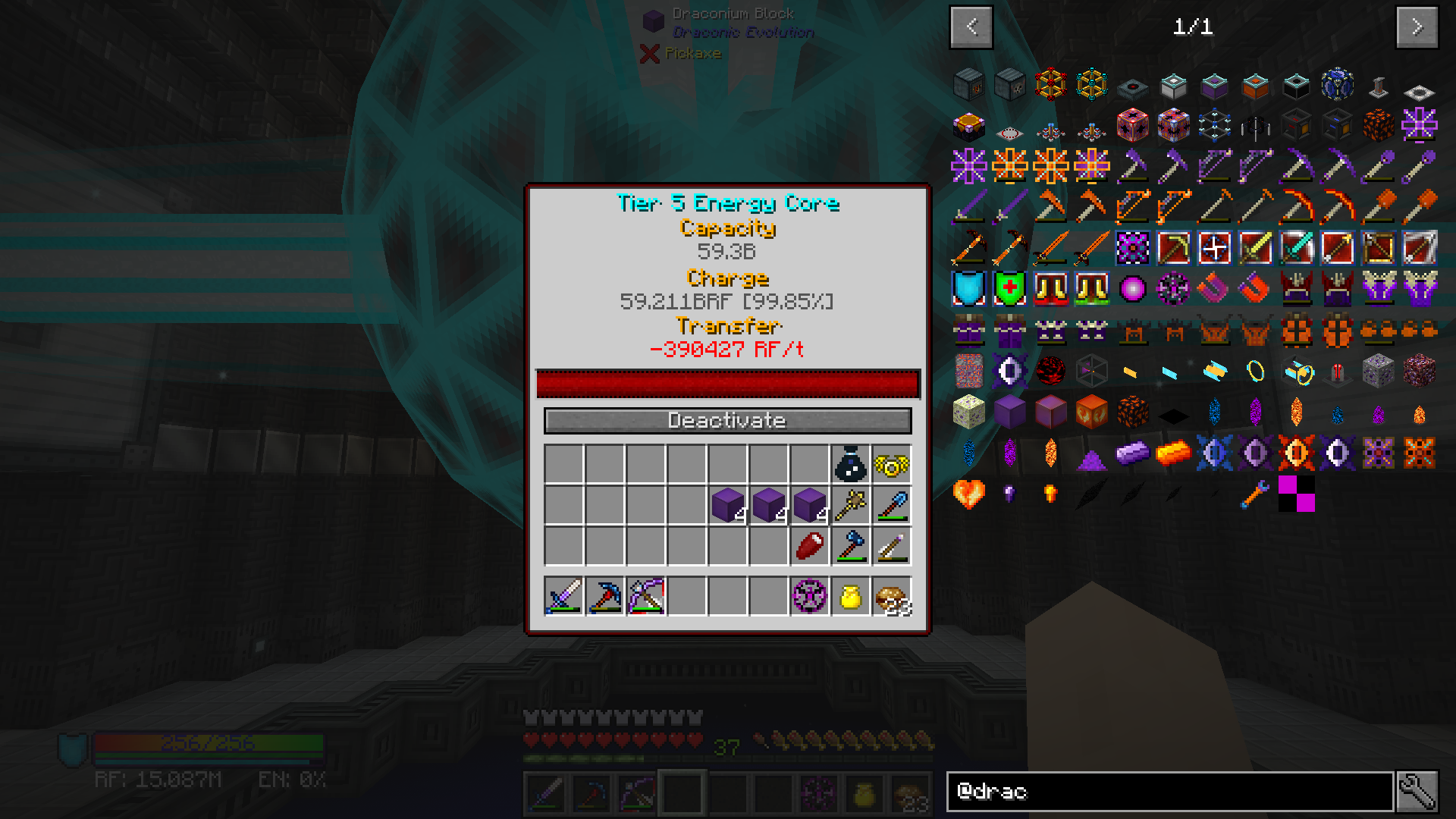The image size is (1456, 819).
Task: Select the golden winged ring item
Action: (x=892, y=464)
